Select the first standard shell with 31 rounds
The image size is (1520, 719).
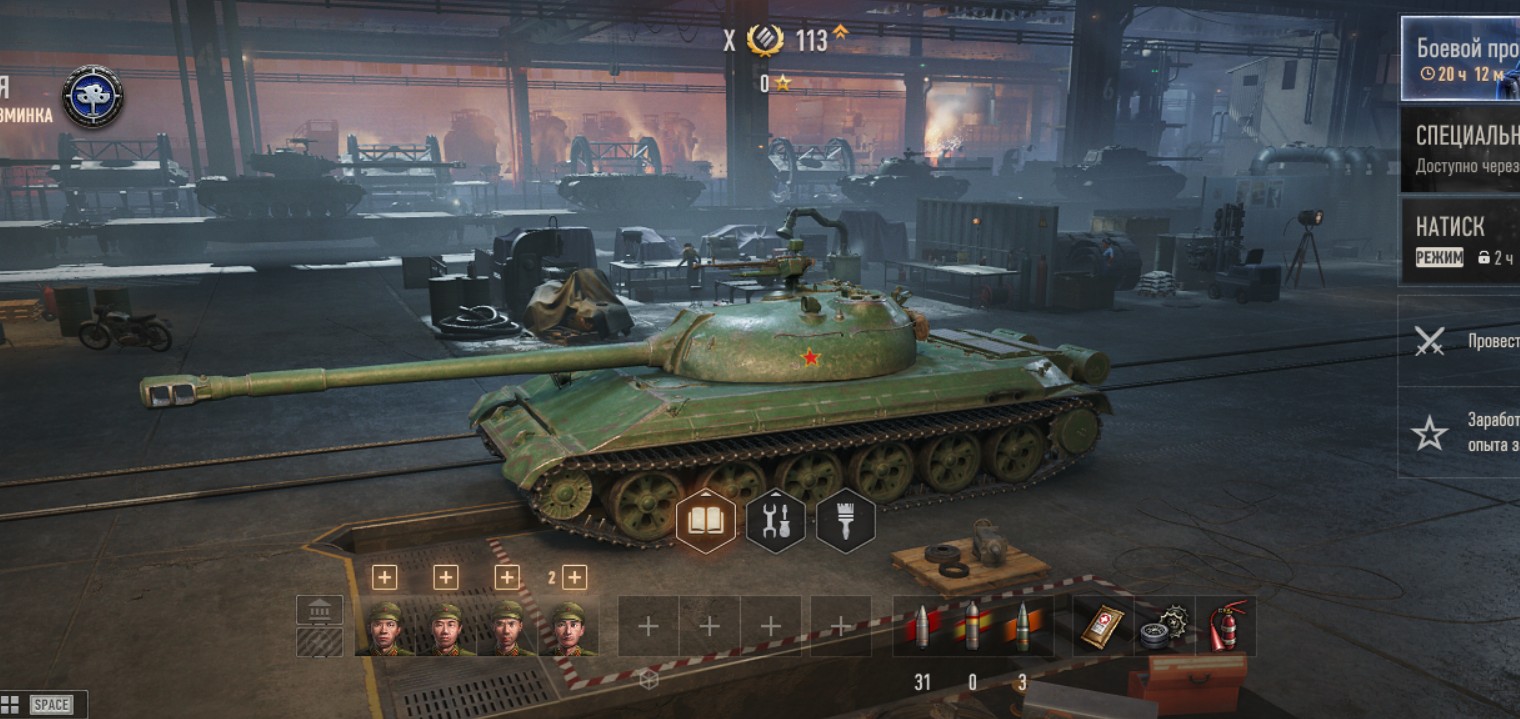click(x=921, y=627)
